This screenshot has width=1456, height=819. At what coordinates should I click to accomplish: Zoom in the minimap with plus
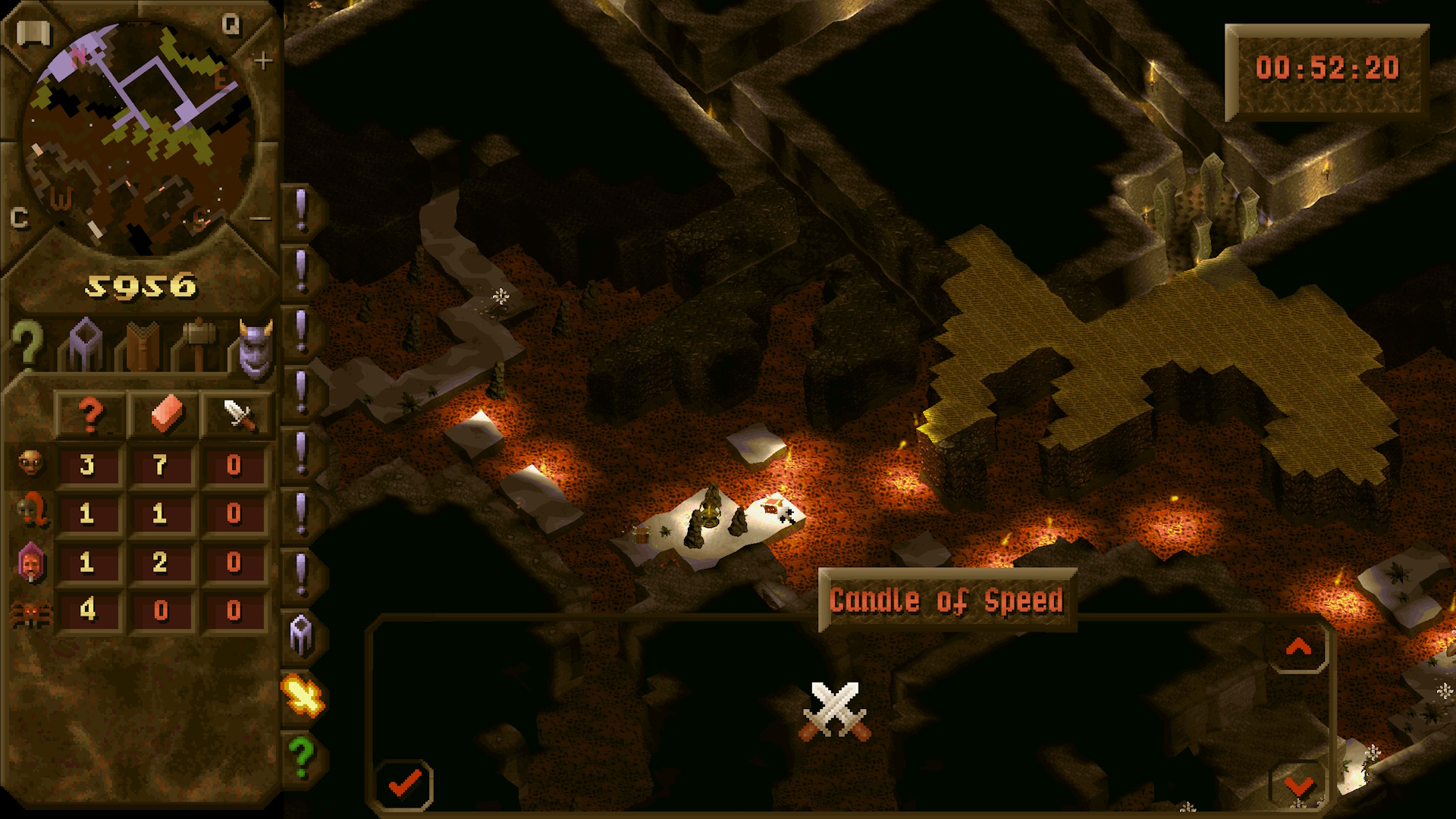(x=262, y=61)
